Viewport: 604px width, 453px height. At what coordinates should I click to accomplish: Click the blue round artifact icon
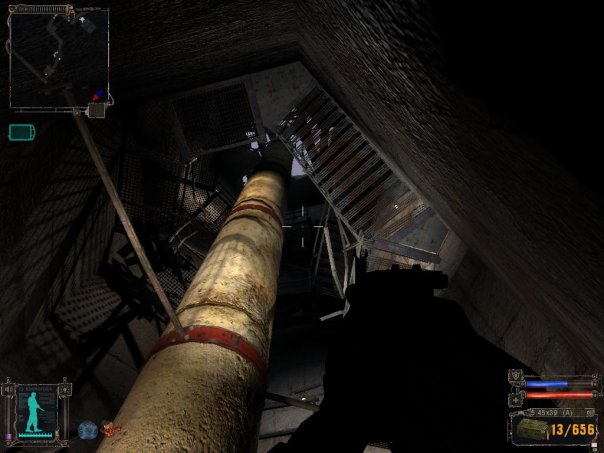(87, 430)
